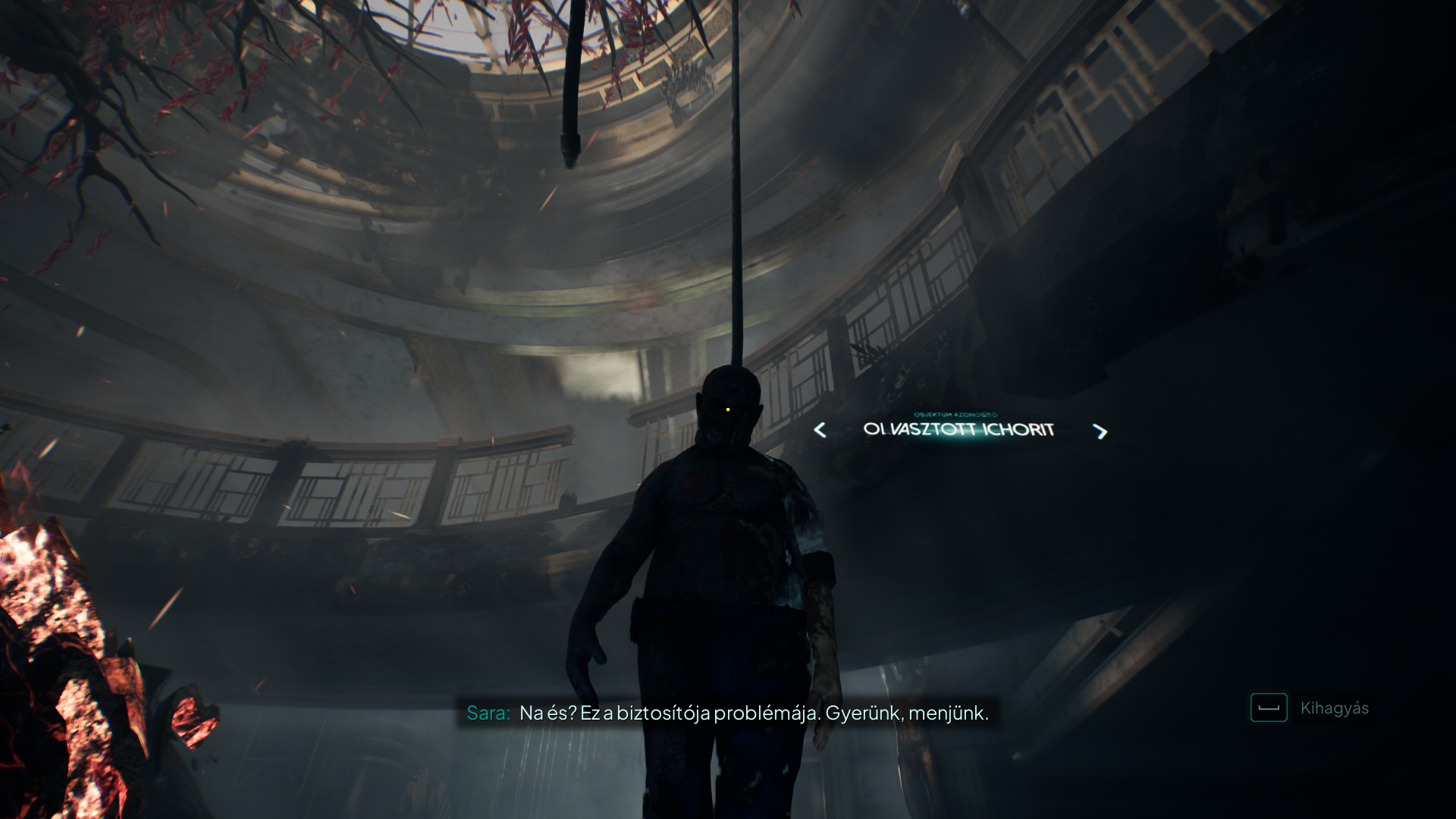Select the next object with the right arrow
This screenshot has width=1456, height=819.
pyautogui.click(x=1100, y=431)
